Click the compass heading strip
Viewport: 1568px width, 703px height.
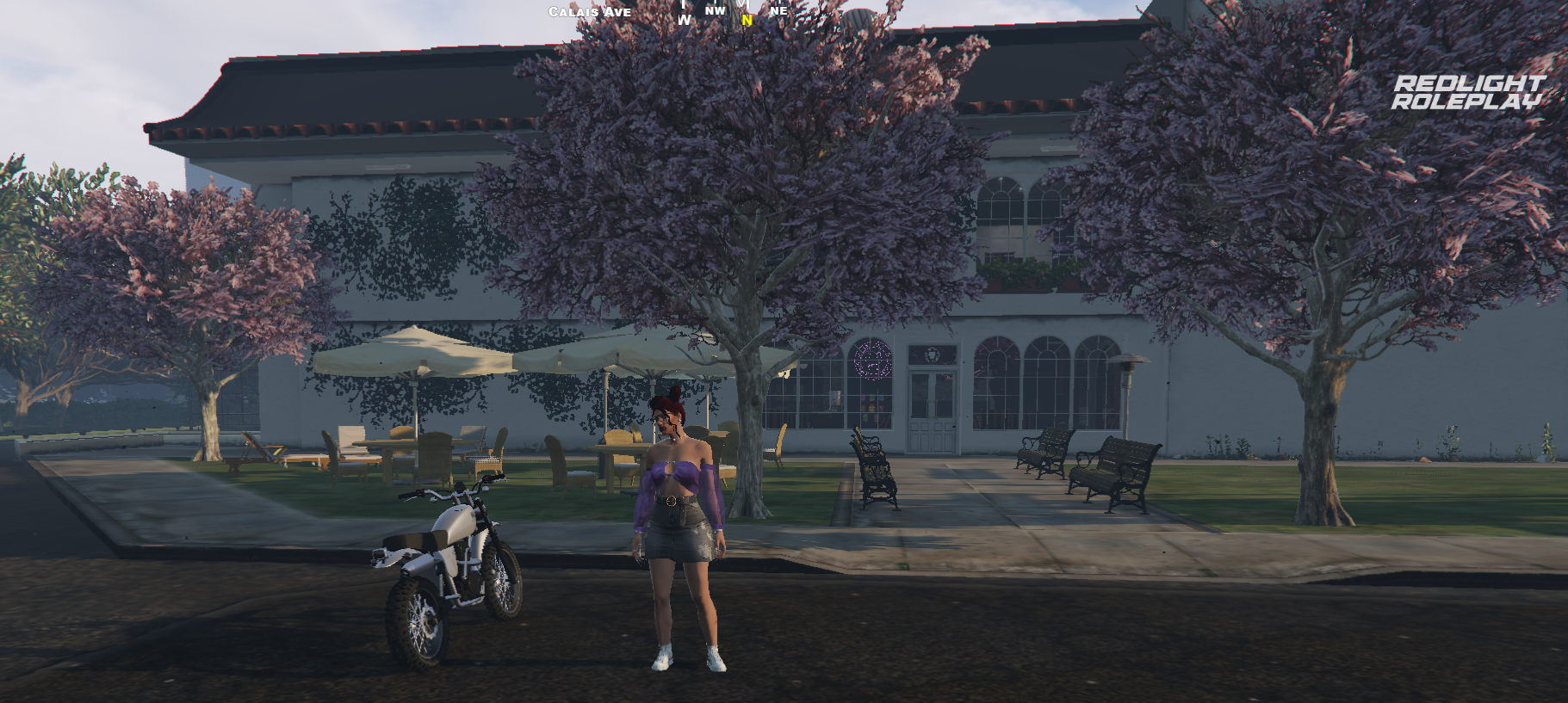coord(732,11)
